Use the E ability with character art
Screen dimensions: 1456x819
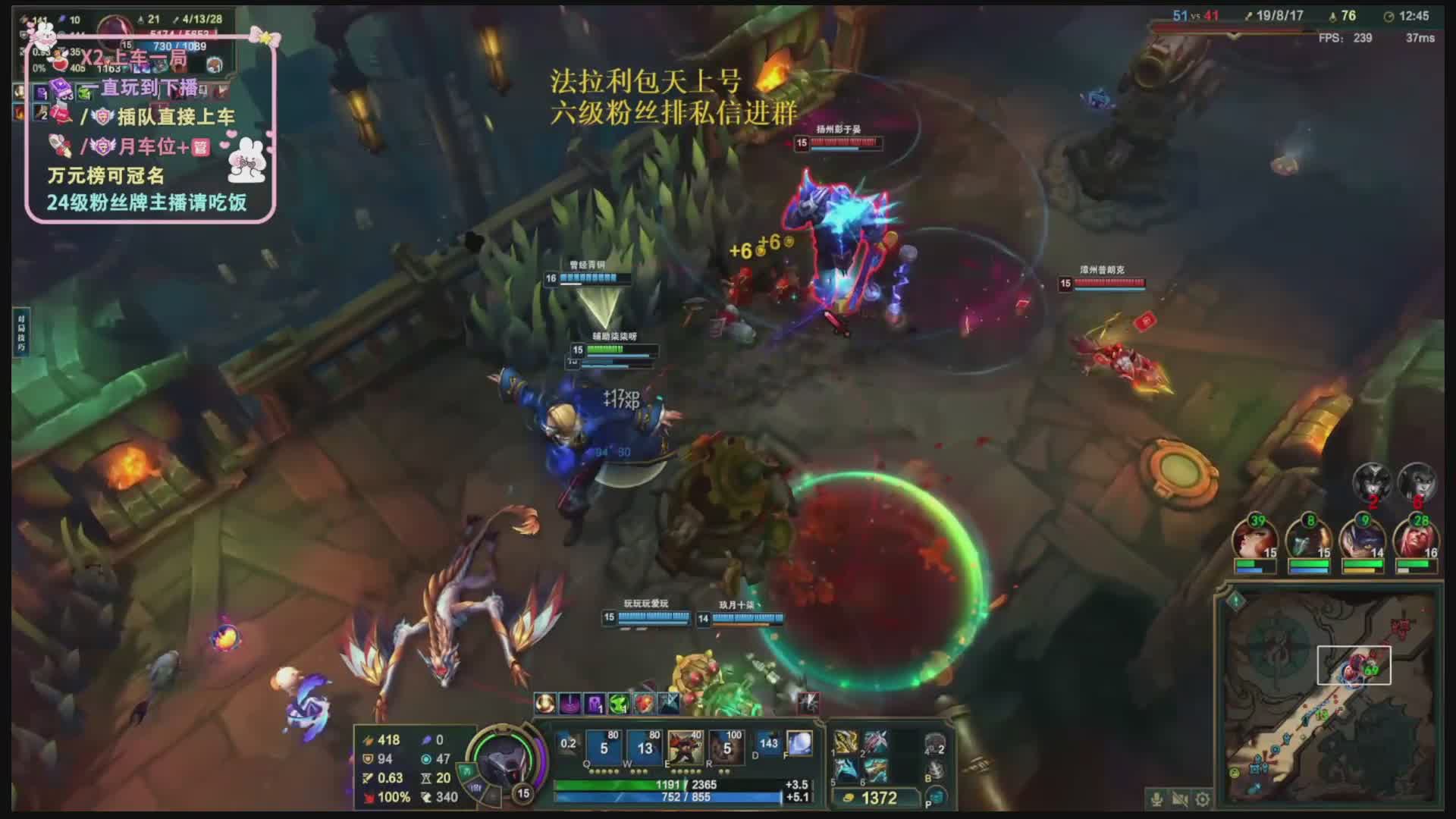click(x=685, y=747)
